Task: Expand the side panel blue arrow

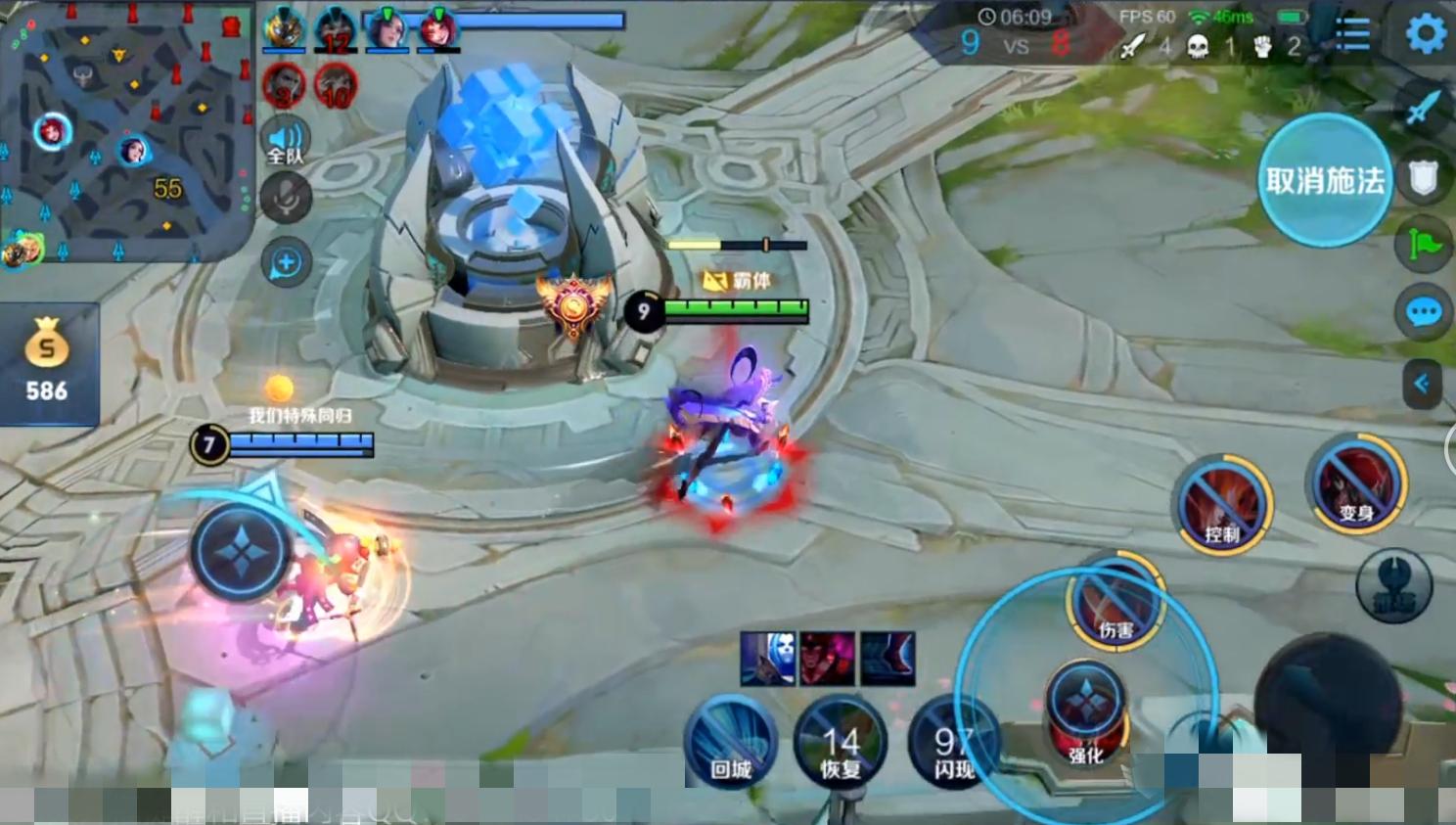Action: 1422,383
